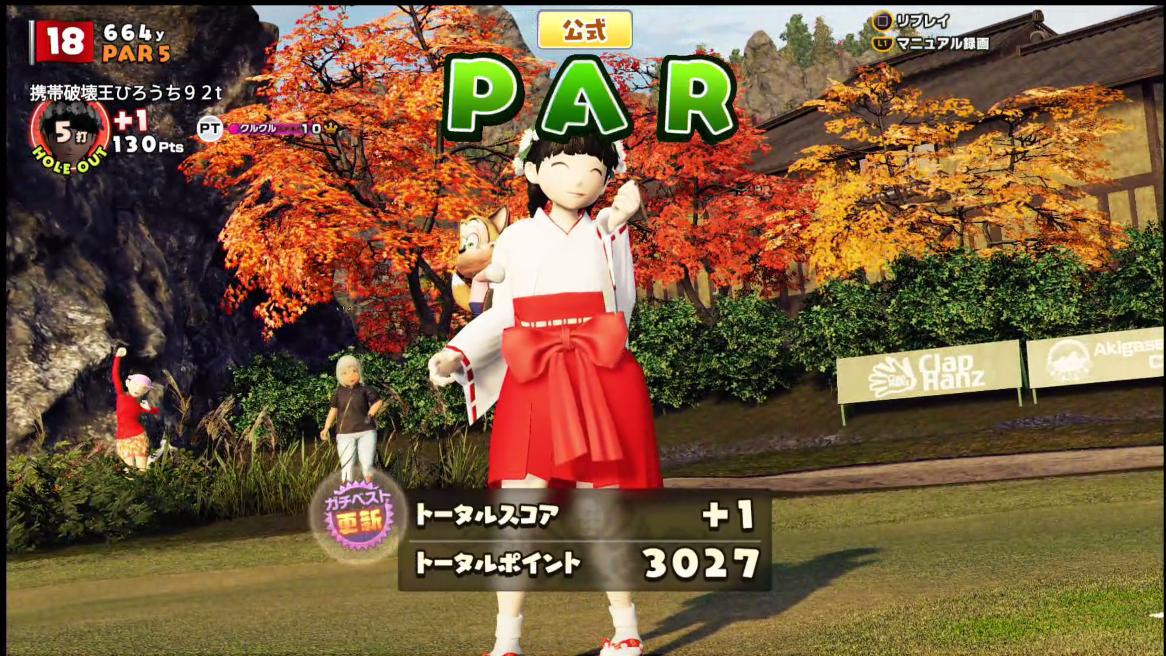Click the ガチベスト更新 medal badge
The width and height of the screenshot is (1166, 656).
point(358,517)
